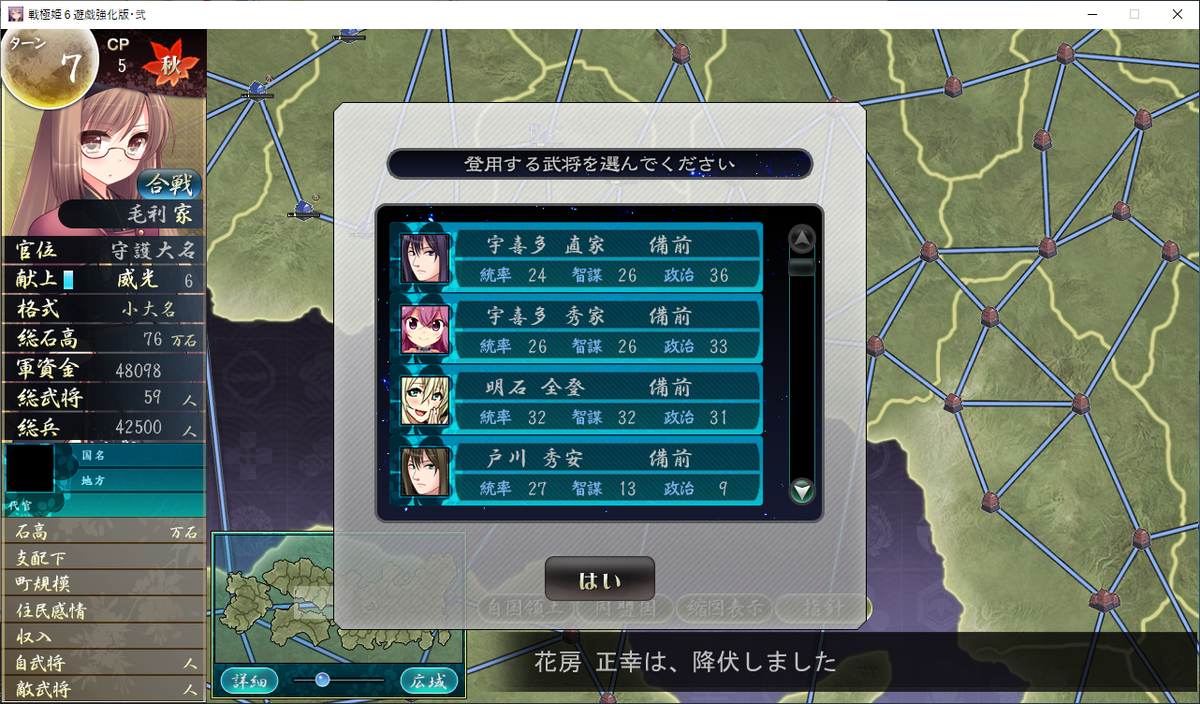Close the game window
Image resolution: width=1200 pixels, height=704 pixels.
click(x=1177, y=14)
